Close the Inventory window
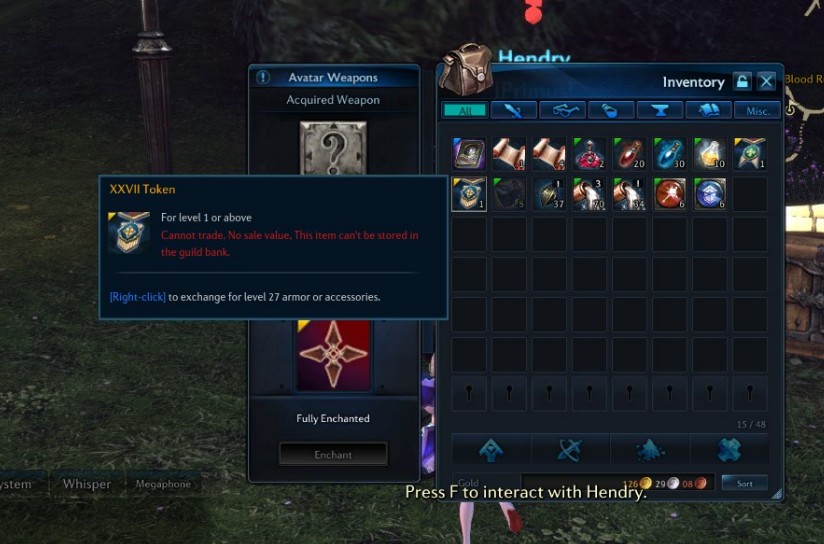824x544 pixels. point(766,82)
